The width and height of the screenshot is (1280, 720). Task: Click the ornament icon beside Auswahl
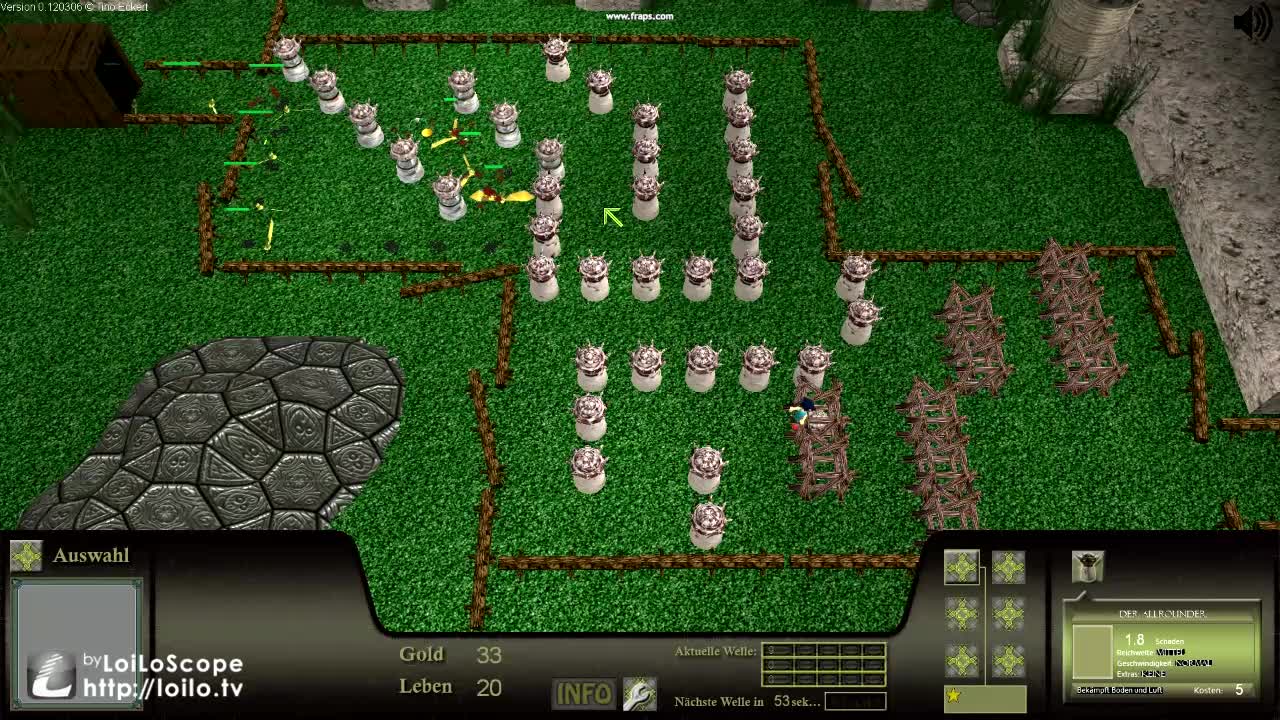pyautogui.click(x=26, y=556)
